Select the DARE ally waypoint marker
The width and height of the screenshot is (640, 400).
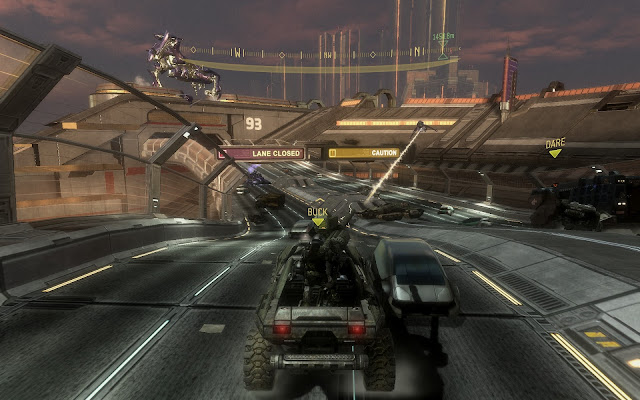[x=555, y=147]
